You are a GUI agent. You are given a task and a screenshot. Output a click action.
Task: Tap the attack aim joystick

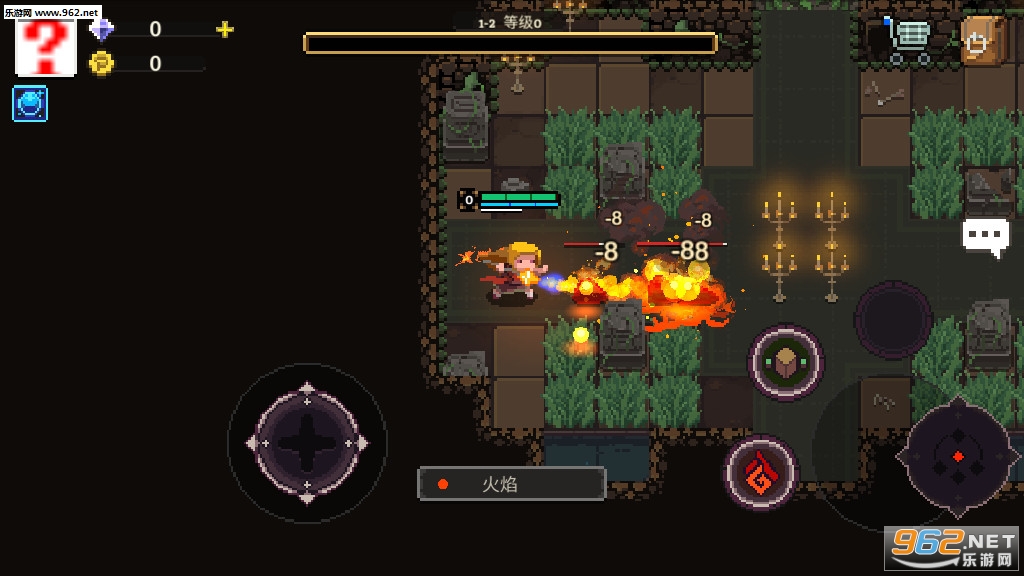point(957,456)
